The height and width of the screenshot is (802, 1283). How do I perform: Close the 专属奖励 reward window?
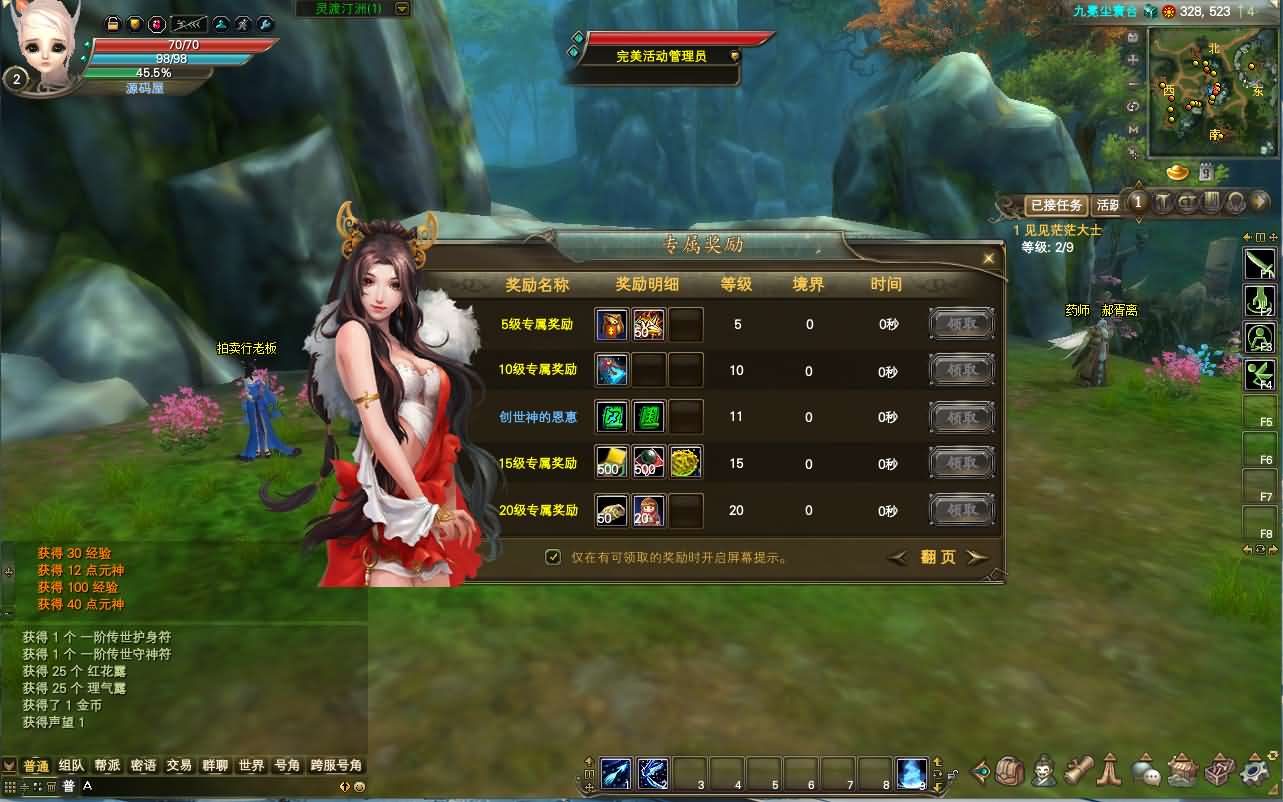[x=989, y=259]
